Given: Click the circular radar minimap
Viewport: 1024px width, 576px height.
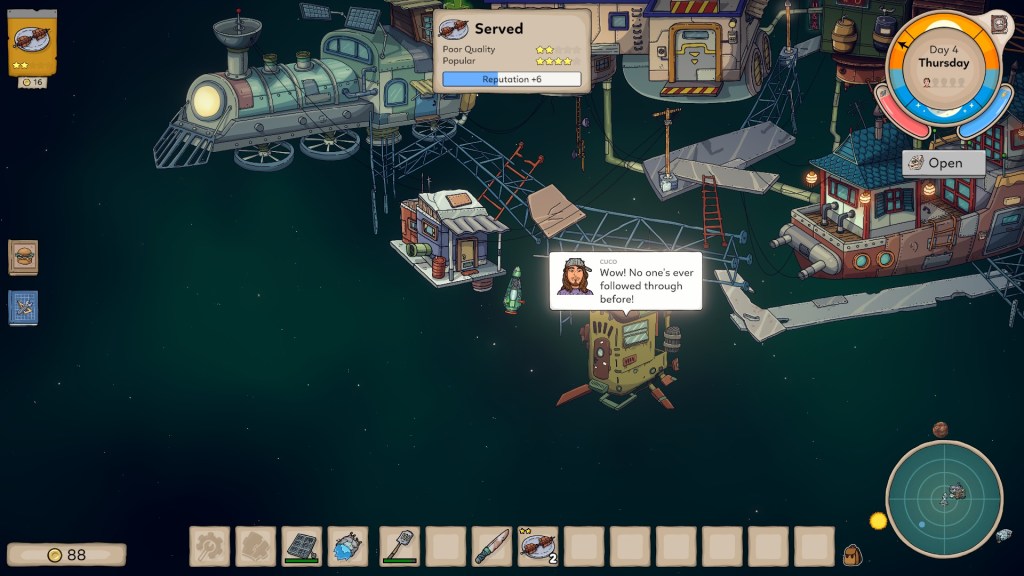Looking at the screenshot, I should point(944,498).
